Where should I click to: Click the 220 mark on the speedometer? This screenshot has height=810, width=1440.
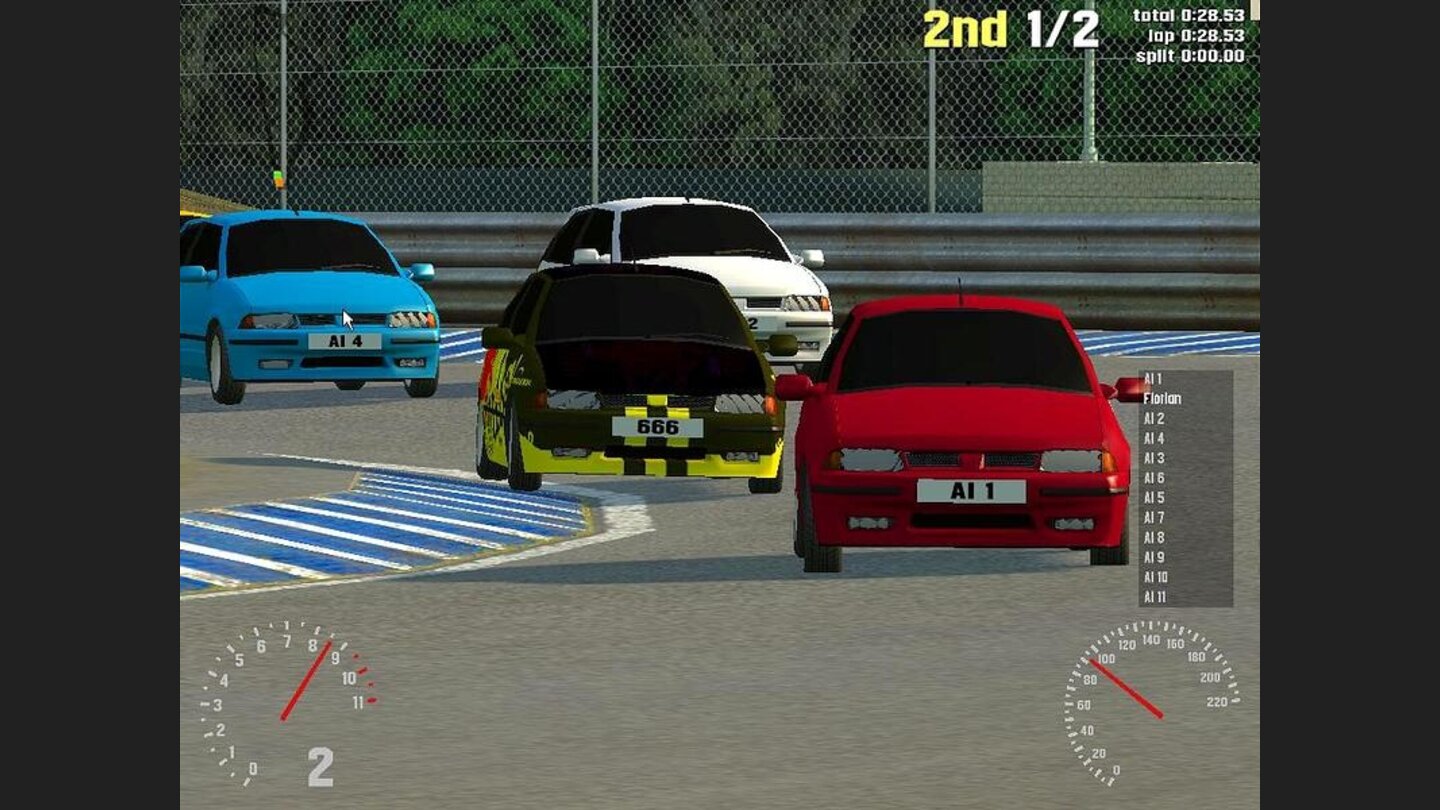[x=1218, y=700]
